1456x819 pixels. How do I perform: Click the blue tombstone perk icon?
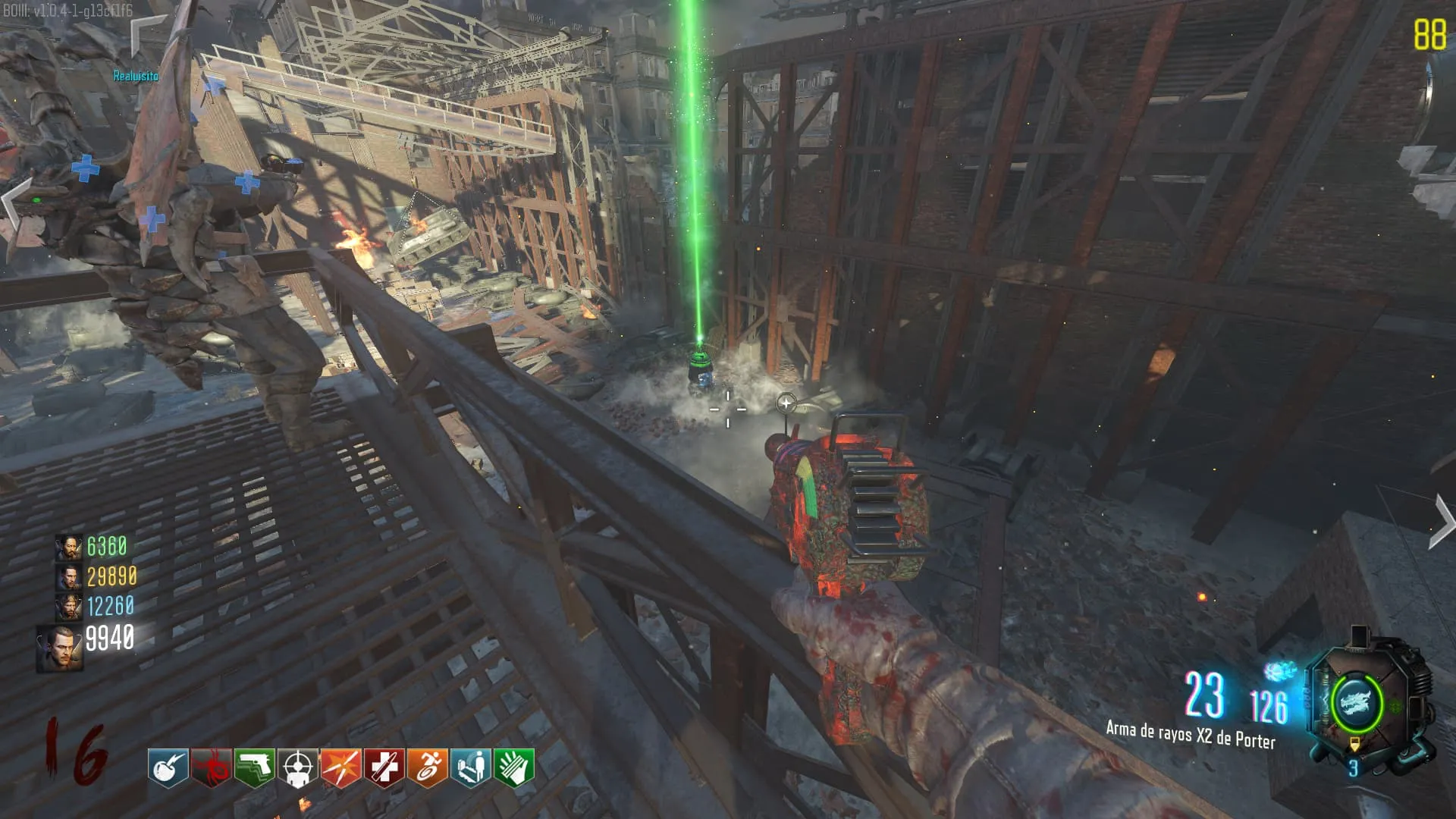coord(470,767)
